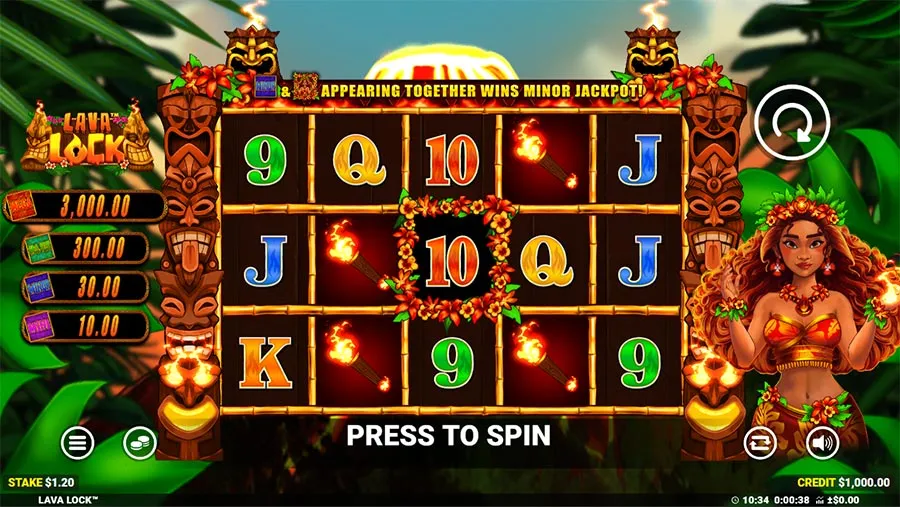Image resolution: width=900 pixels, height=507 pixels.
Task: Toggle the sound speaker button
Action: pos(822,441)
